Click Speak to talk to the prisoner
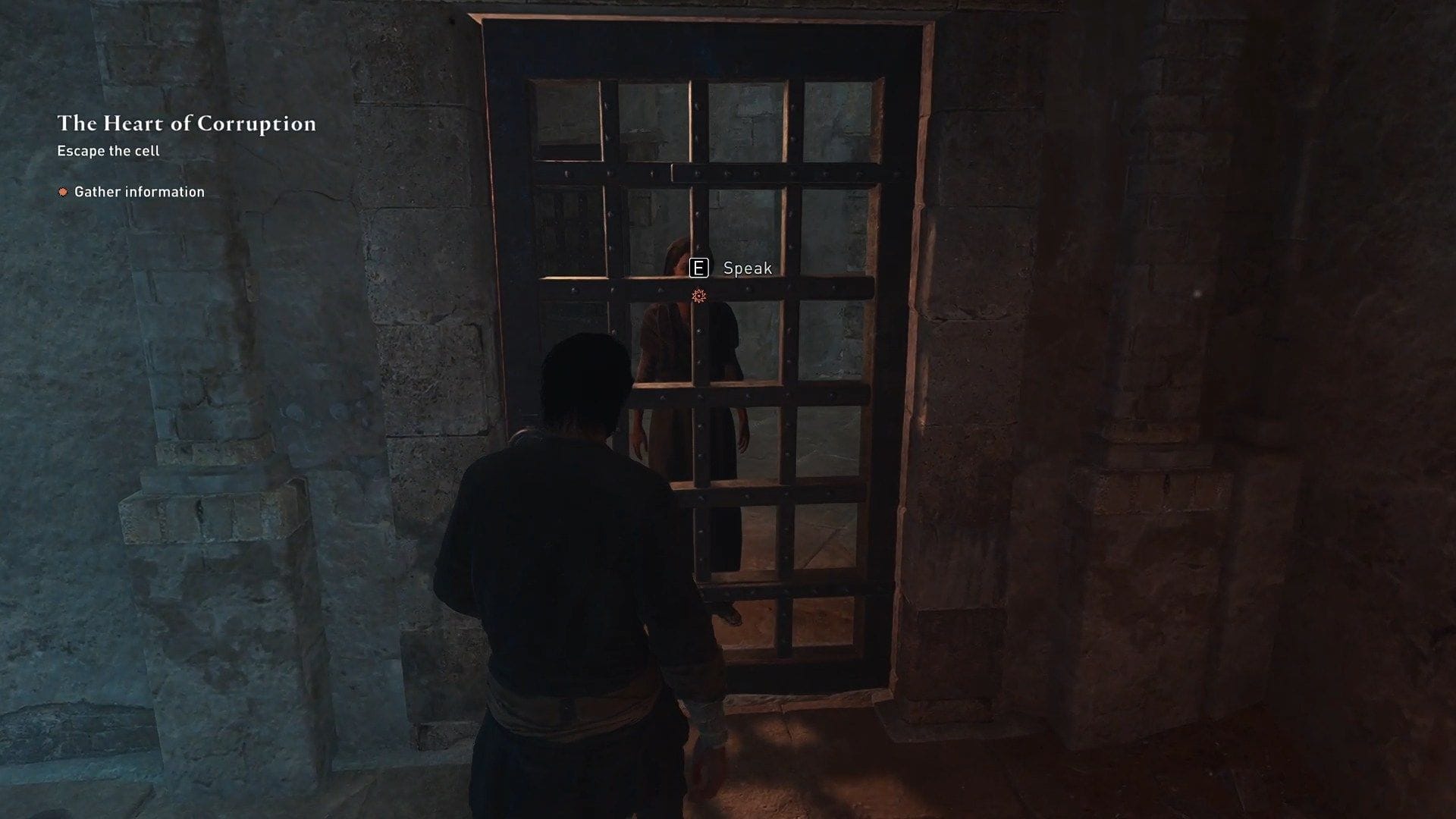The image size is (1456, 819). (x=747, y=268)
